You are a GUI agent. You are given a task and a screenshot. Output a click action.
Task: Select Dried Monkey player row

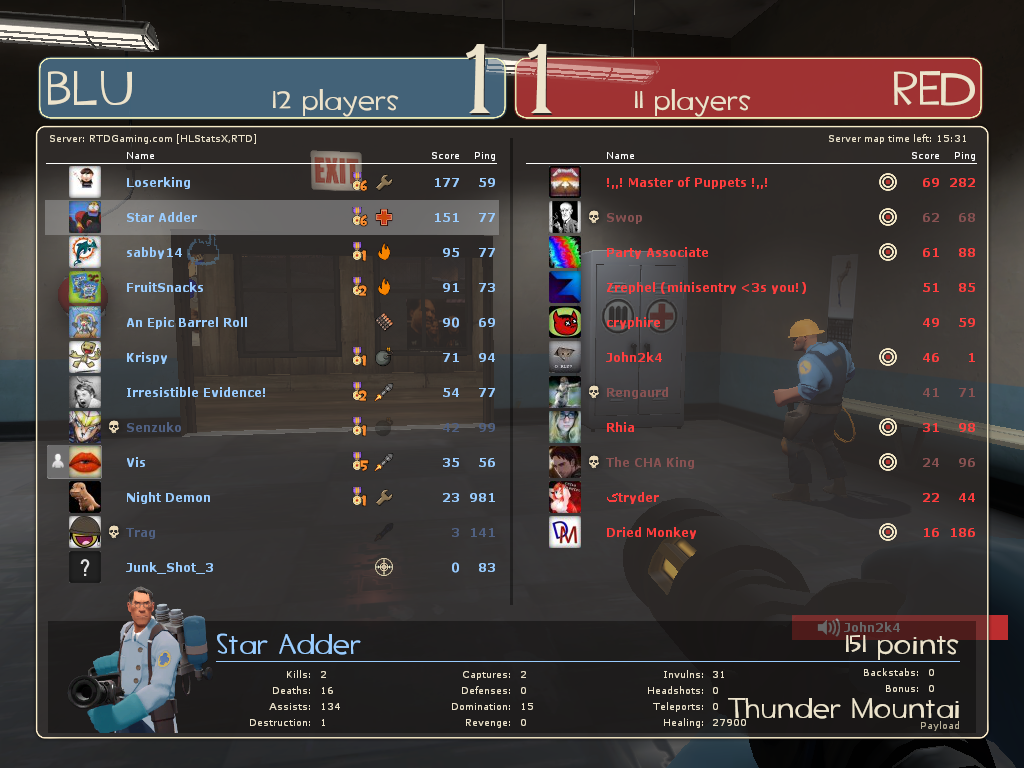click(651, 533)
